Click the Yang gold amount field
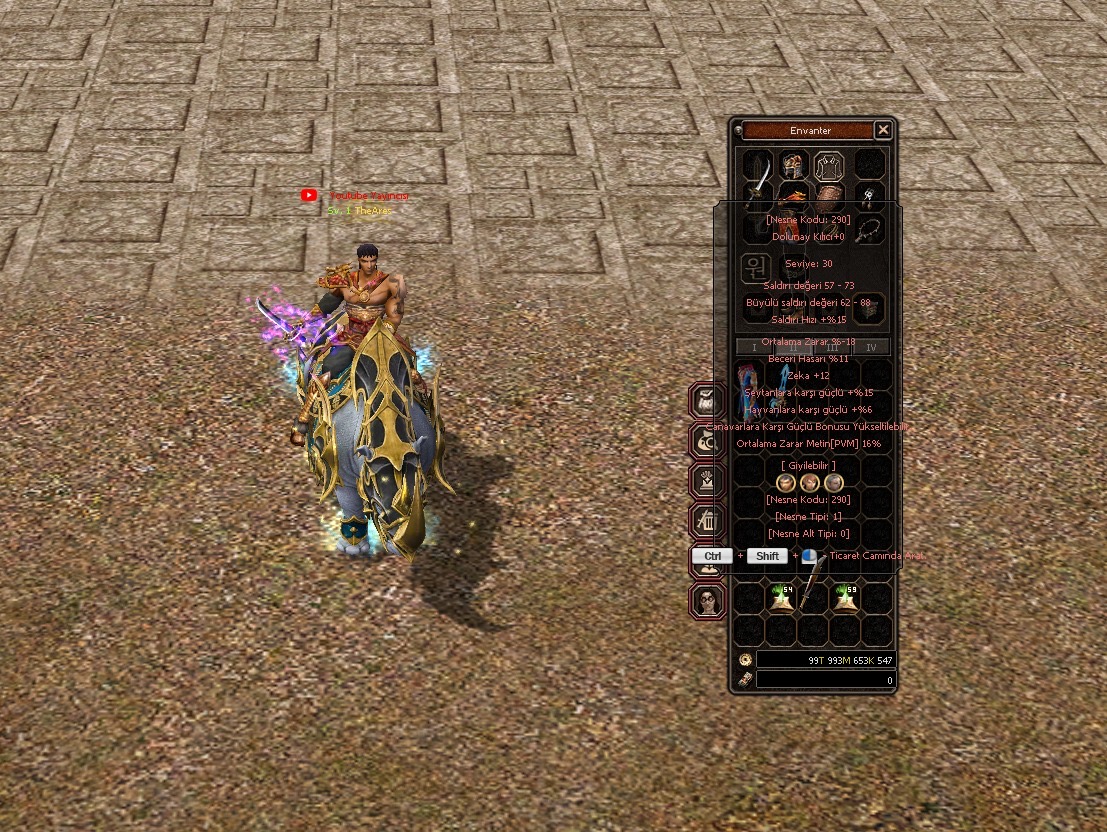Viewport: 1107px width, 832px height. click(x=825, y=660)
